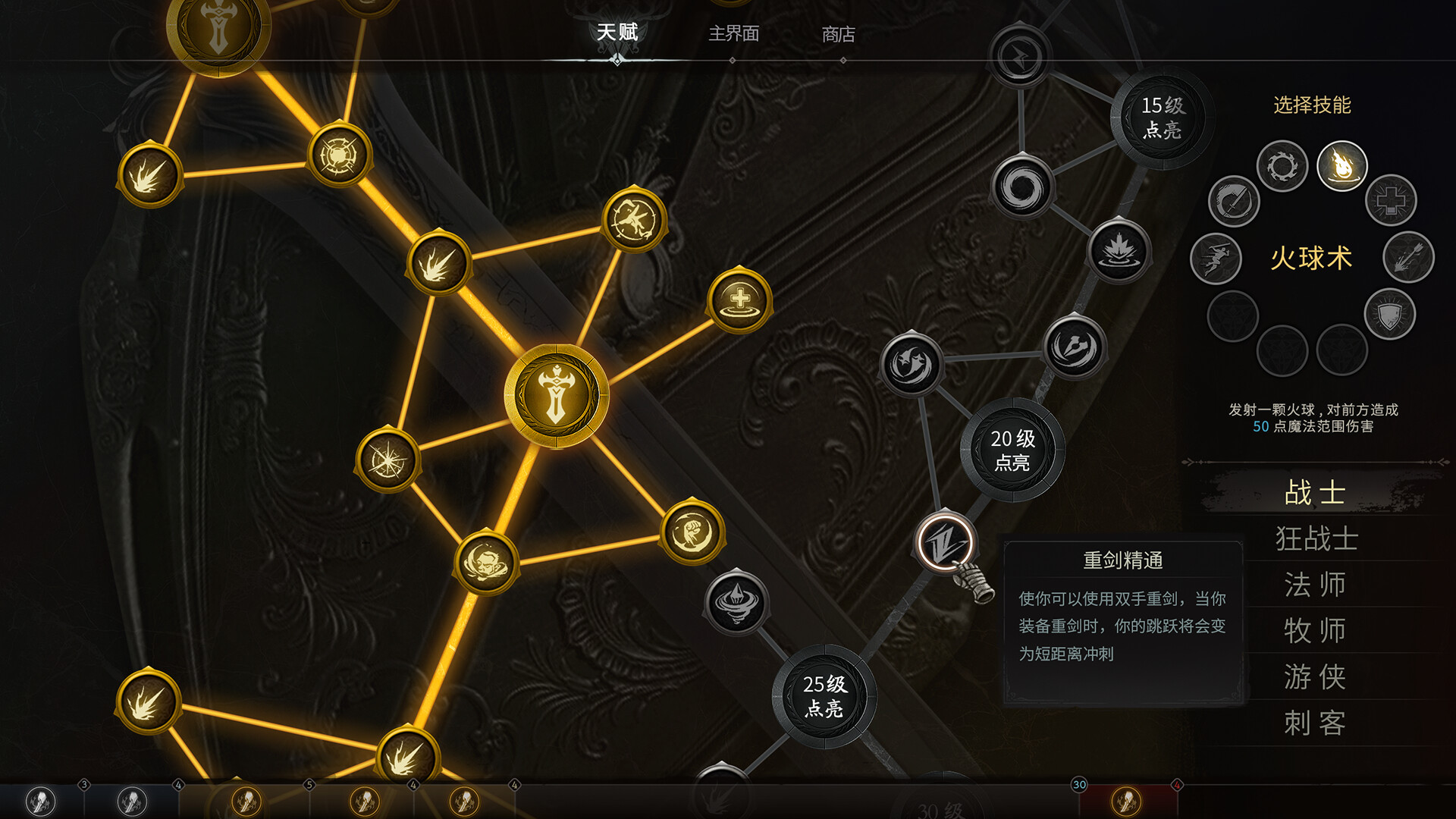Screen dimensions: 1456x819
Task: Select the Fireball skill in the skill wheel
Action: click(x=1341, y=168)
